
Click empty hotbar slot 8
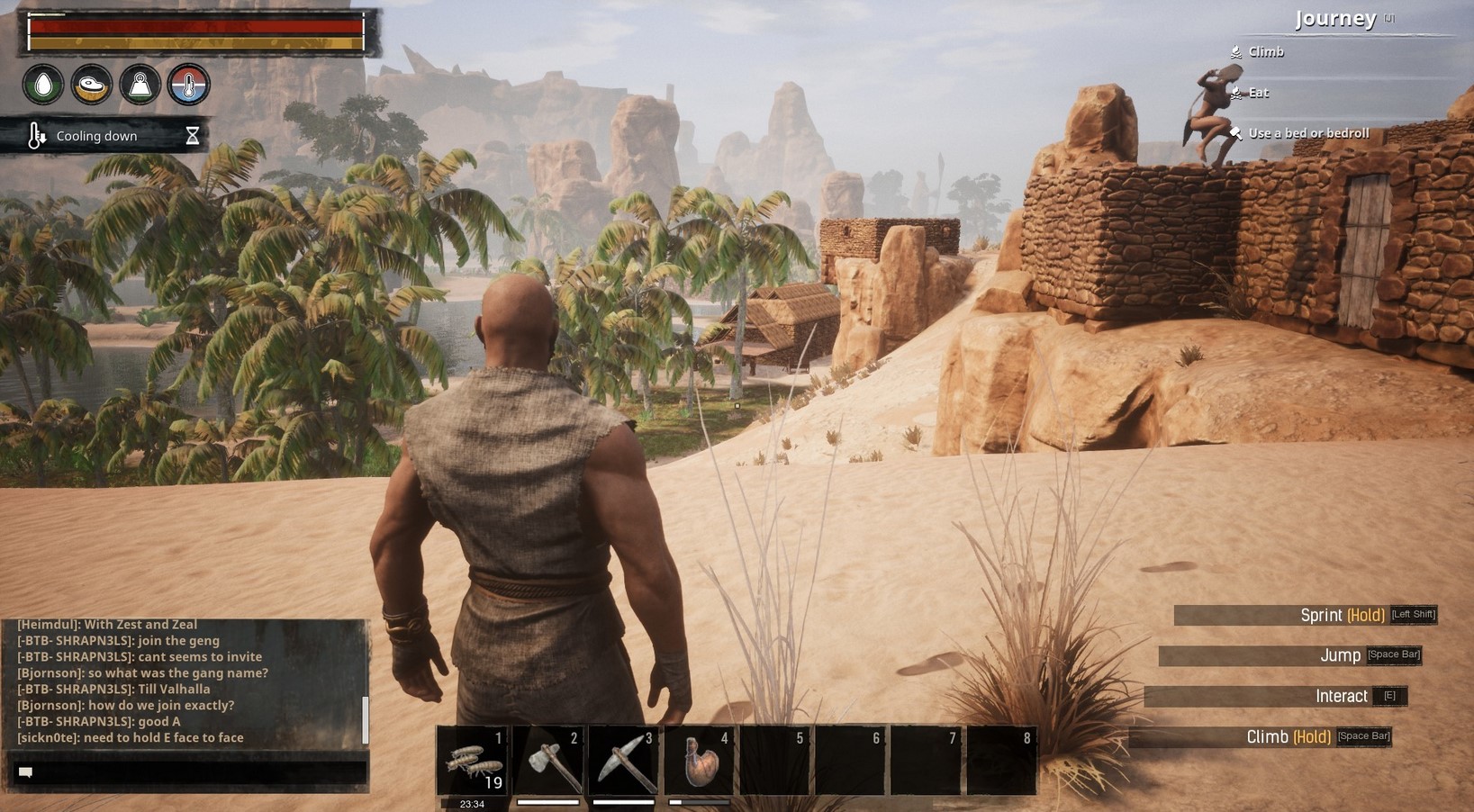coord(1002,761)
